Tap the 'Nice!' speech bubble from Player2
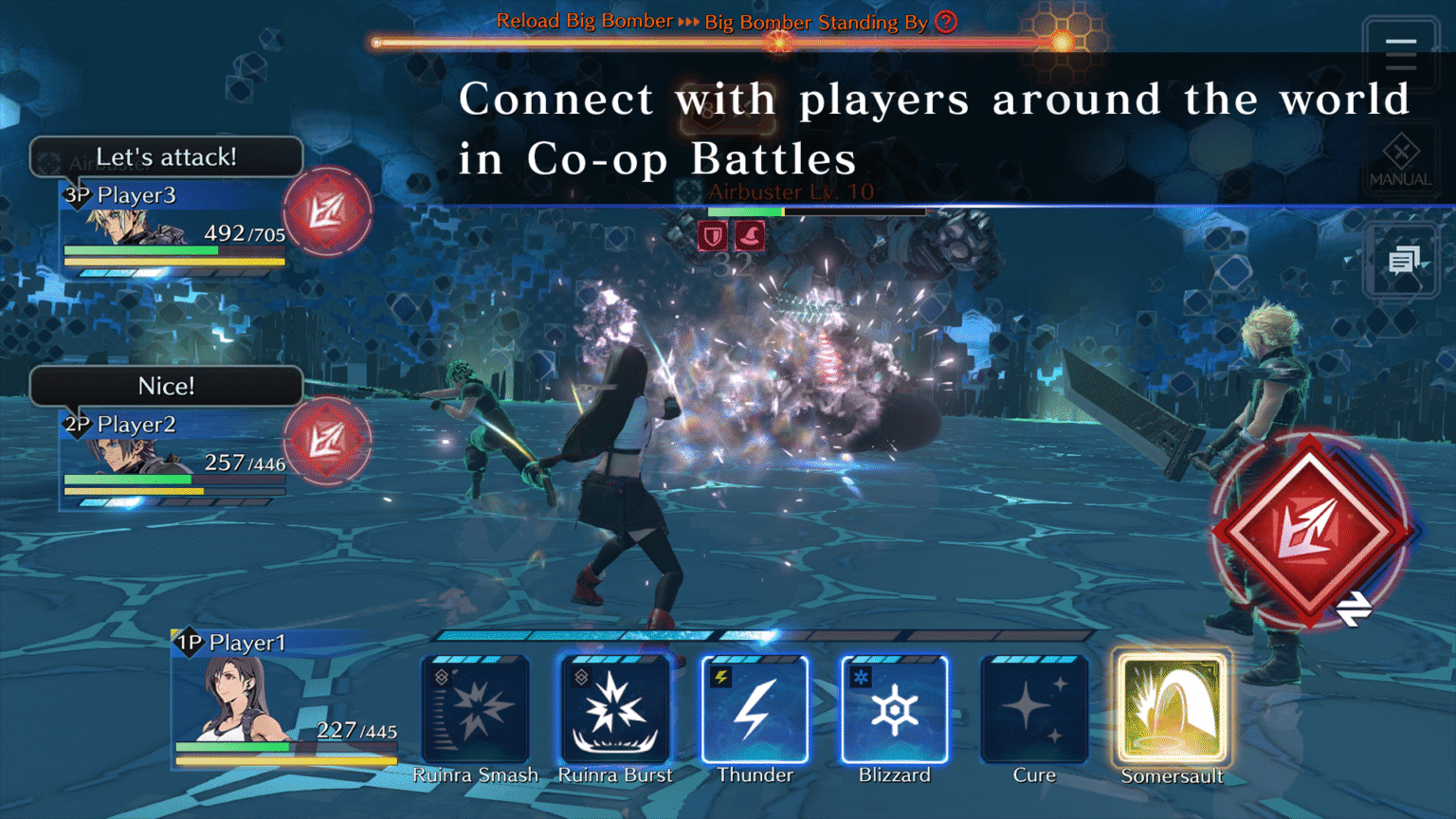 (x=166, y=386)
